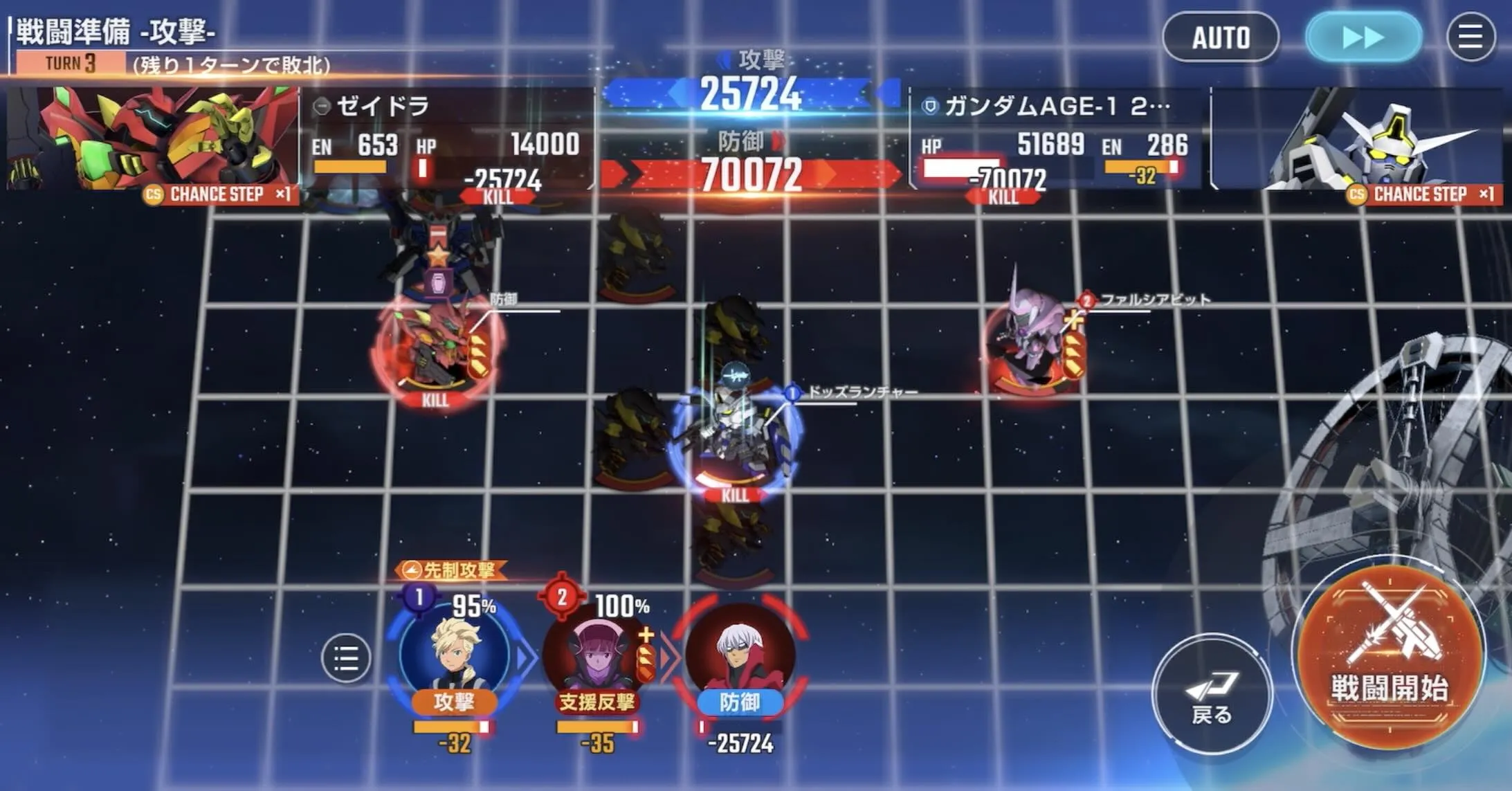
Task: Switch to the 攻撃 damage display
Action: pyautogui.click(x=754, y=91)
